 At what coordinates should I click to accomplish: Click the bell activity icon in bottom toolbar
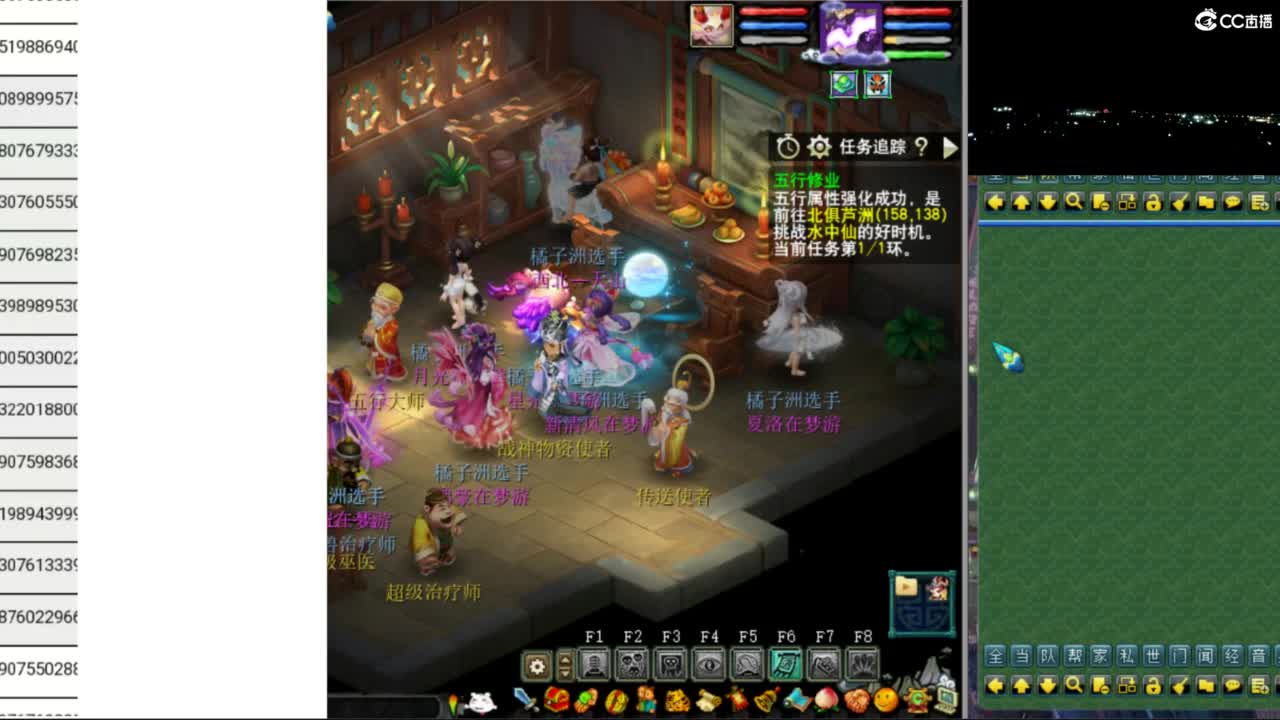(x=765, y=700)
